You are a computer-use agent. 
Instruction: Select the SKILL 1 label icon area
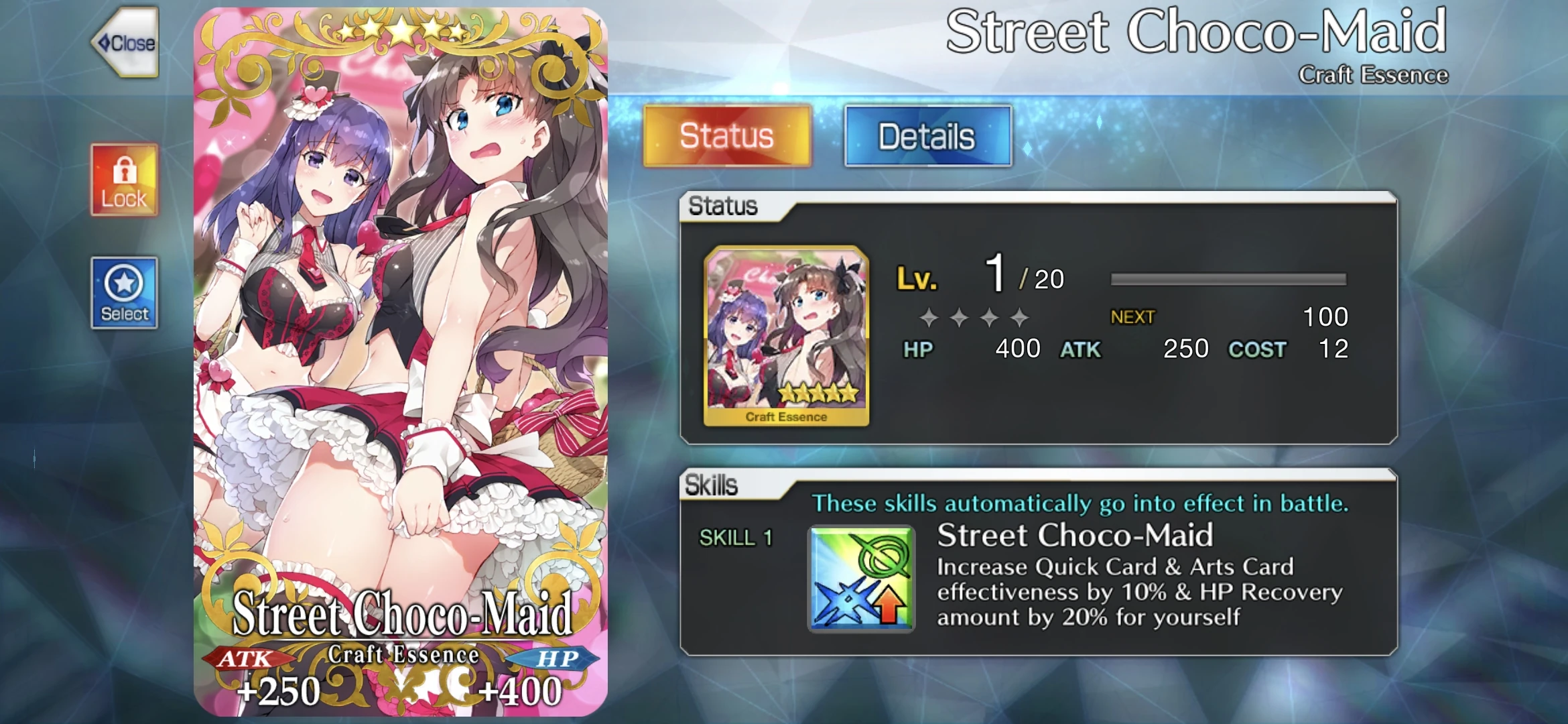click(734, 537)
